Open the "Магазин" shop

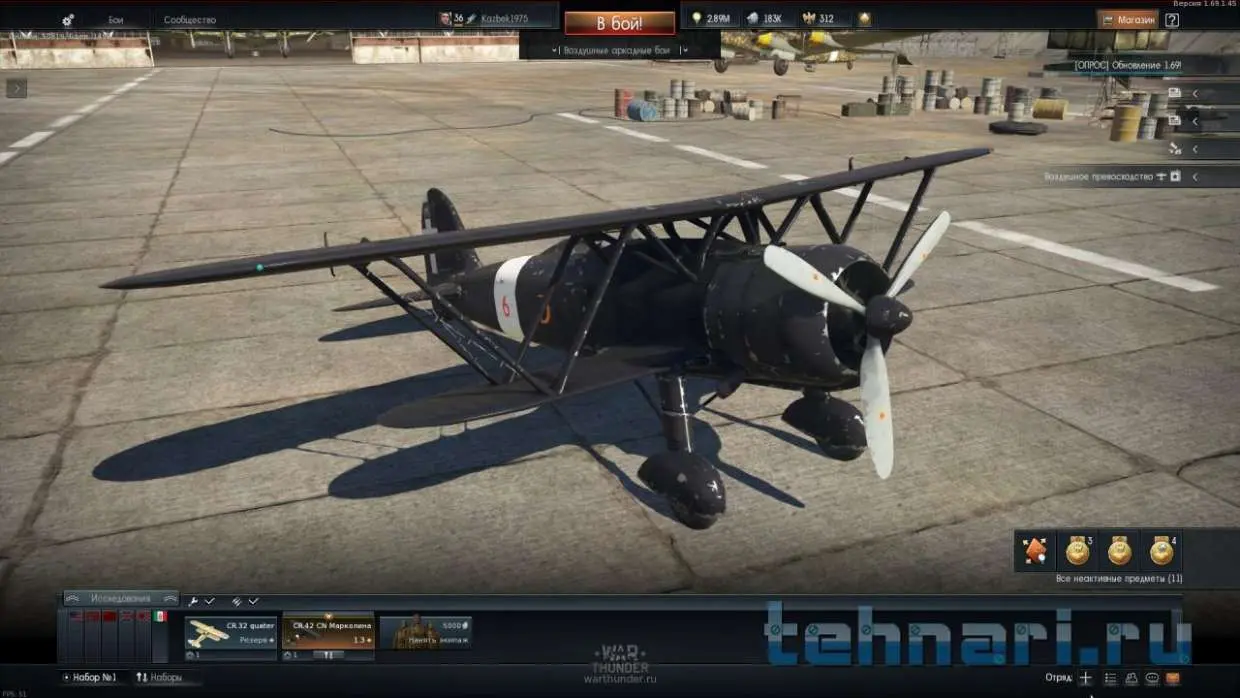(1127, 19)
